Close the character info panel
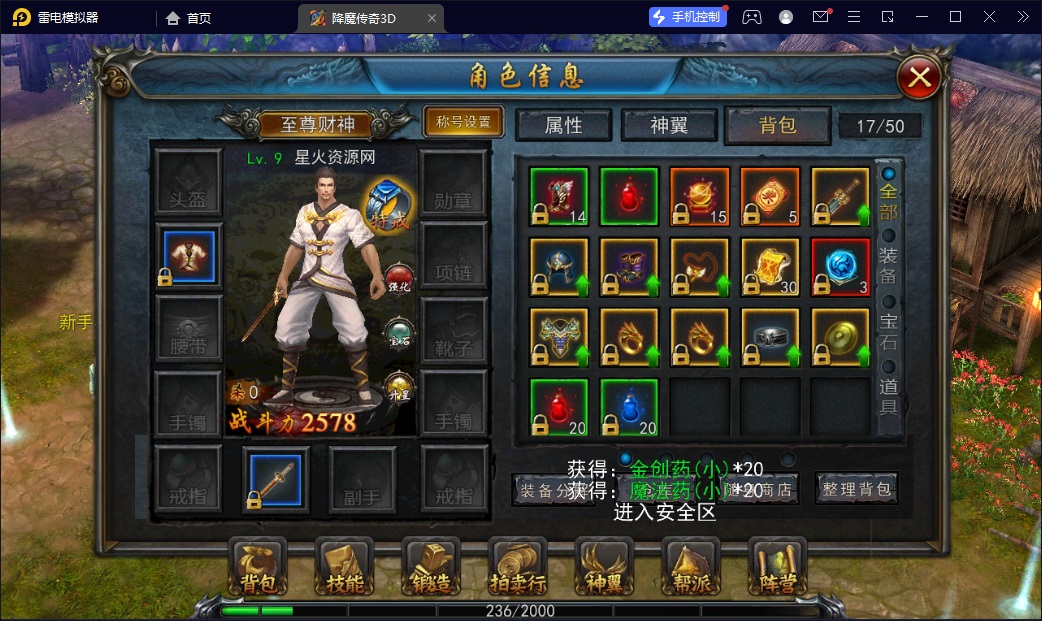The height and width of the screenshot is (621, 1042). pyautogui.click(x=920, y=77)
